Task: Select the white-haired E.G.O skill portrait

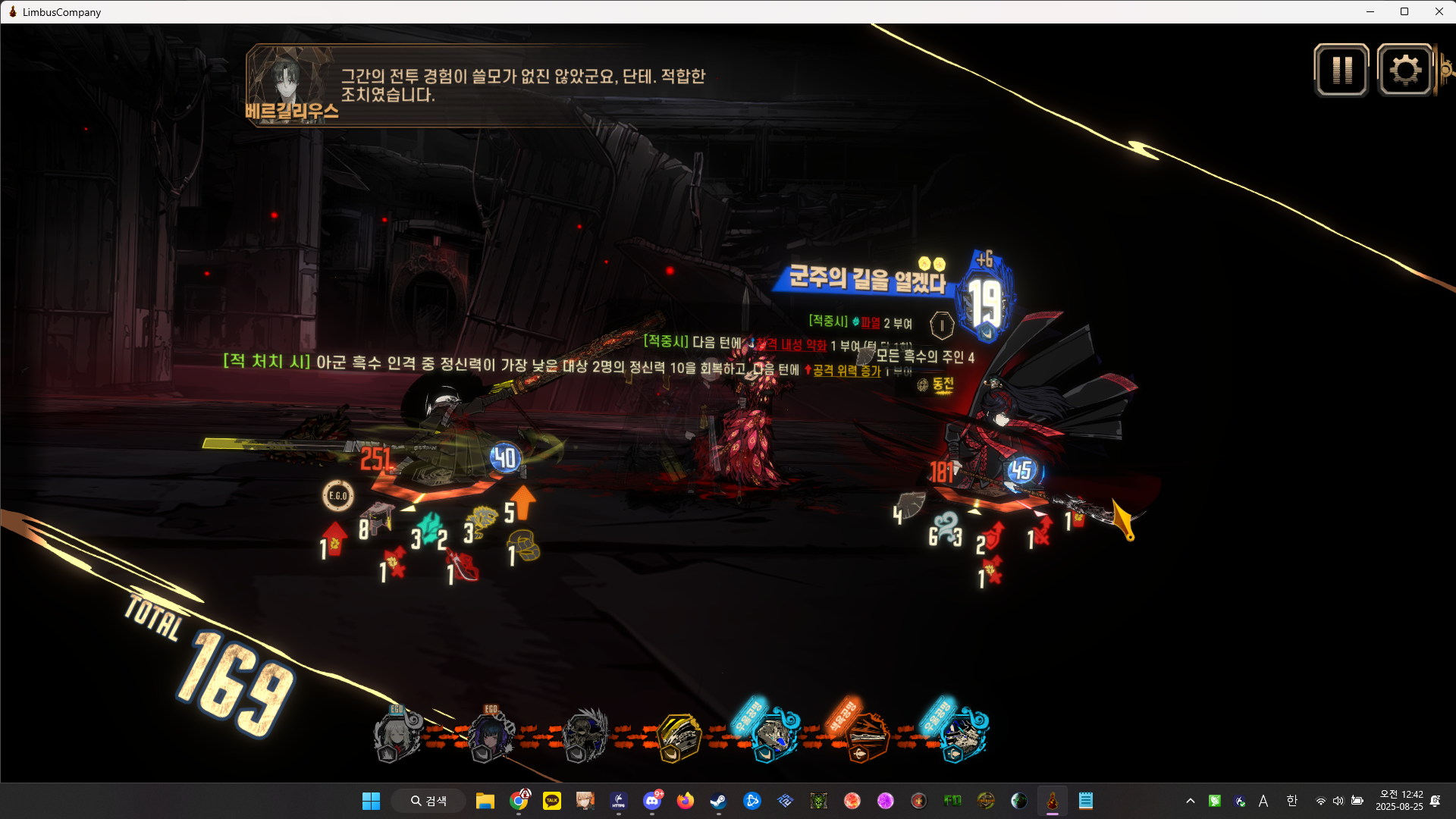Action: tap(396, 736)
